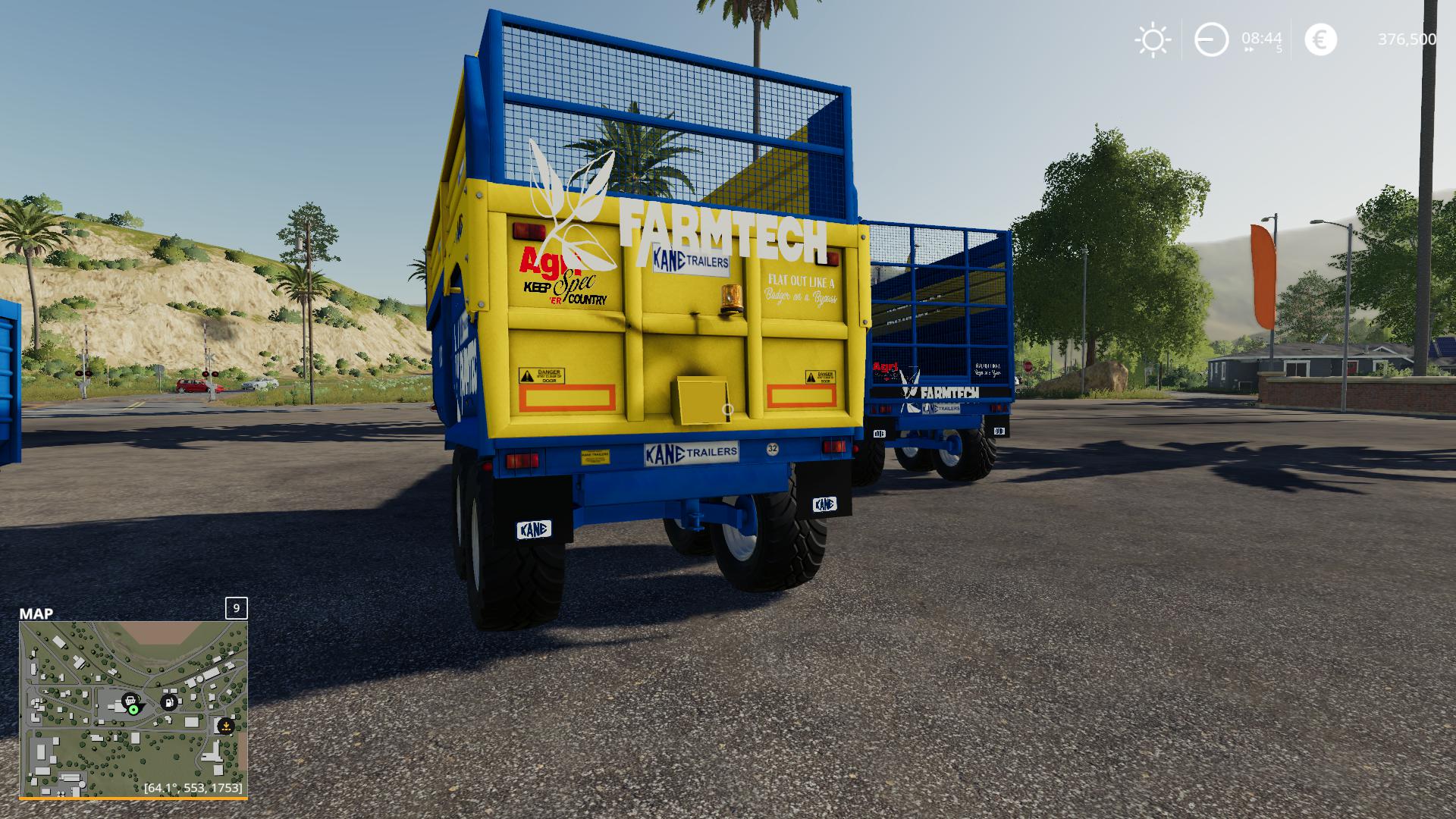The height and width of the screenshot is (819, 1456).
Task: Click the fast-forward arrows under the clock
Action: pos(1250,50)
